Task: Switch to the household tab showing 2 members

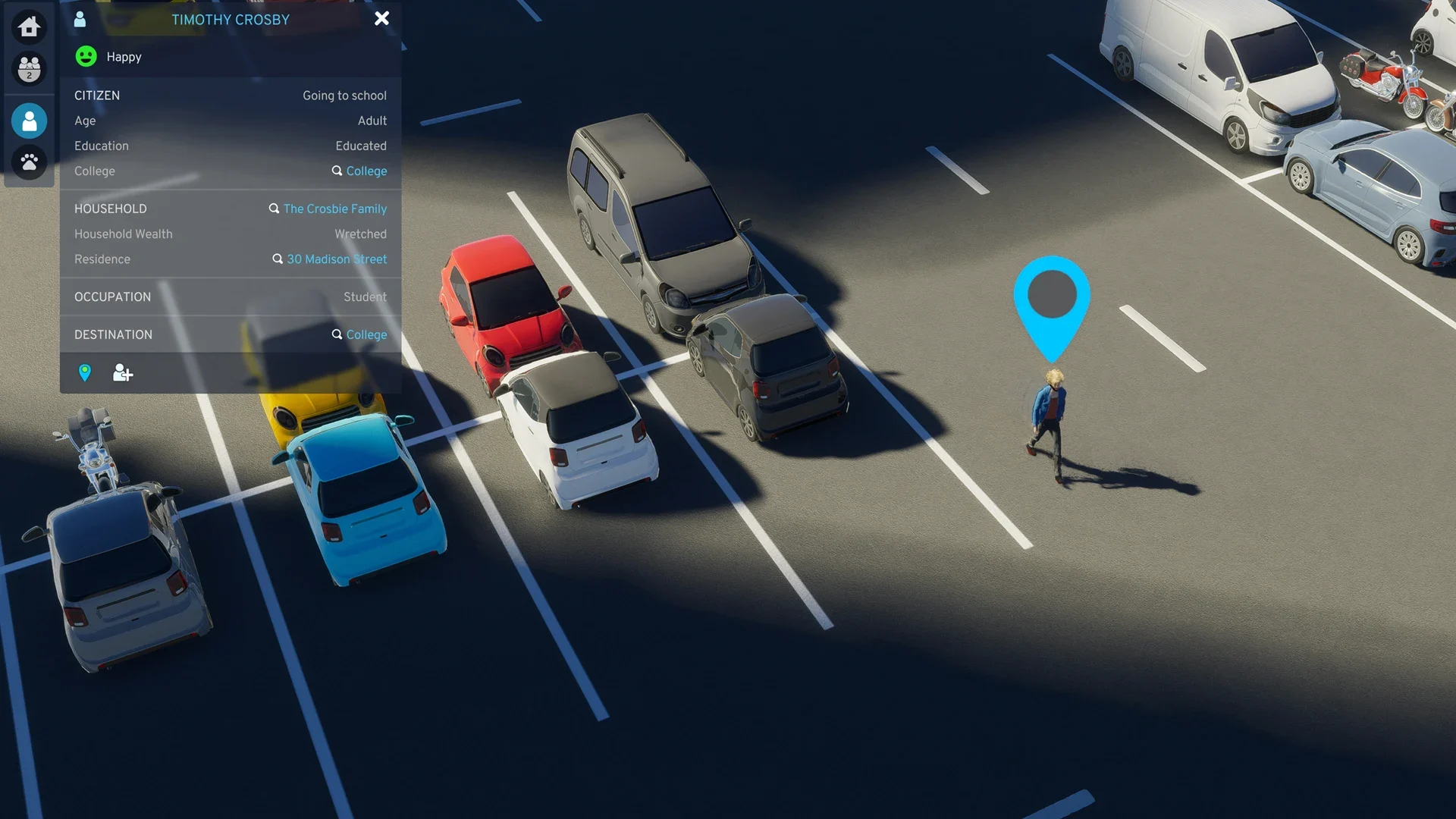Action: (x=29, y=69)
